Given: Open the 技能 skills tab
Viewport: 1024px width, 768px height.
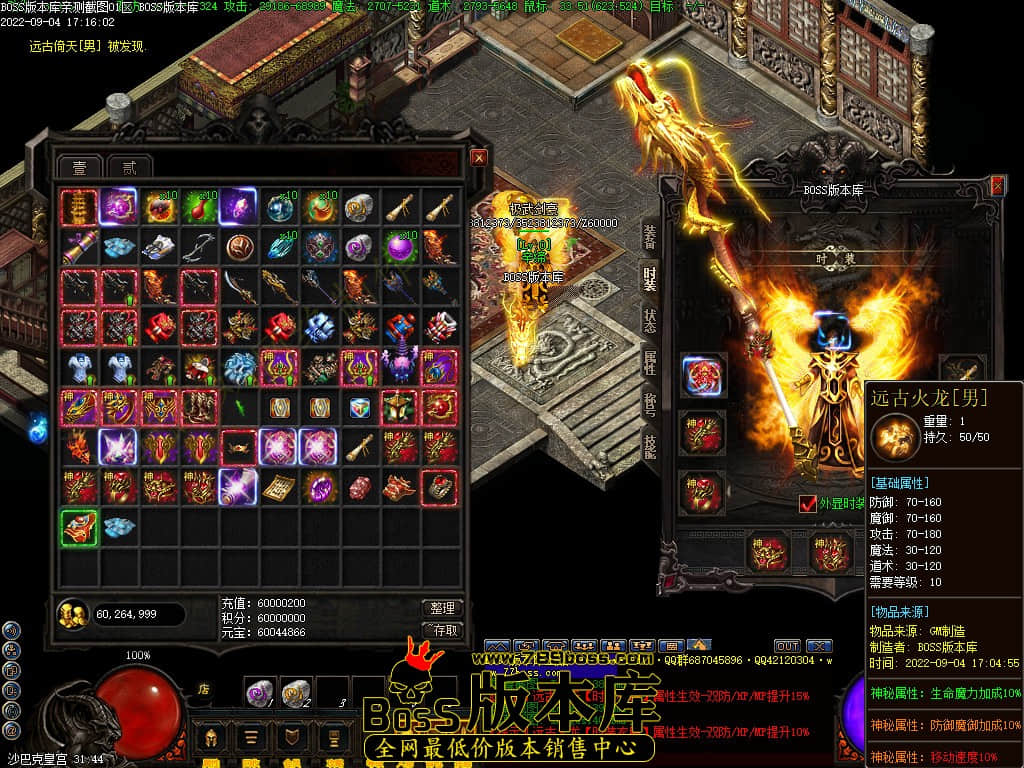Looking at the screenshot, I should point(649,447).
